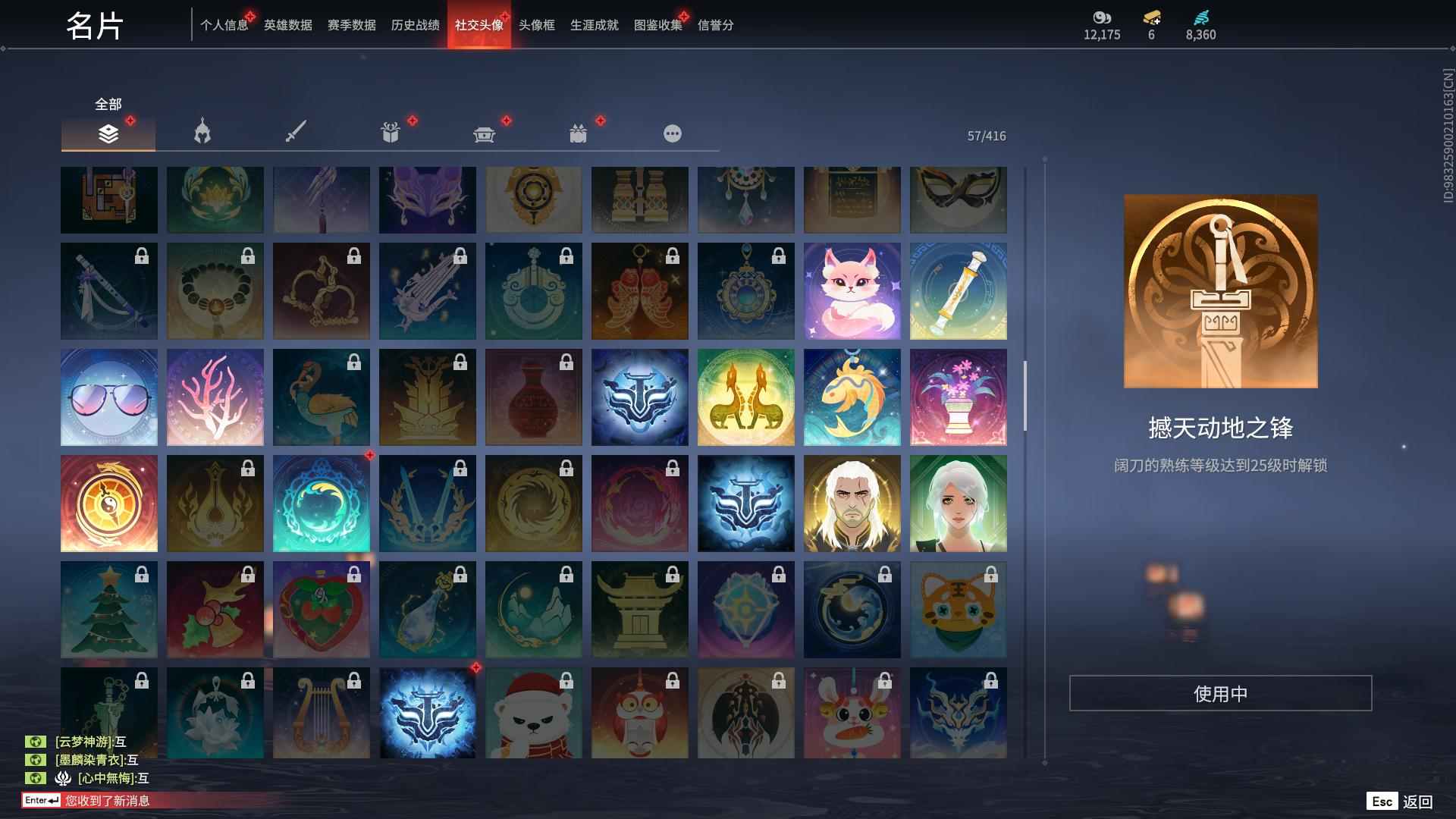Switch to the 头像框 tab
Viewport: 1456px width, 819px height.
pos(535,24)
